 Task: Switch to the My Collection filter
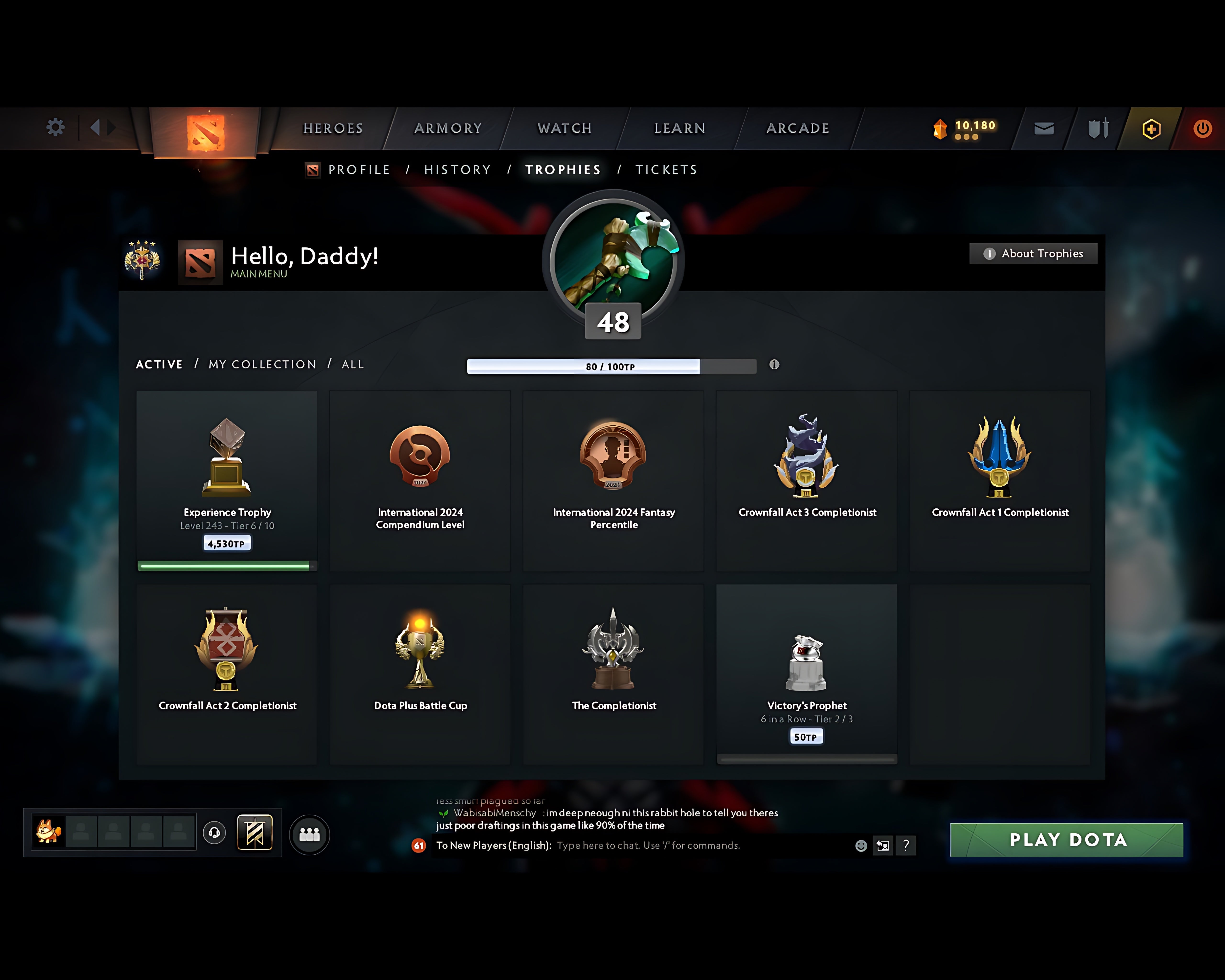(262, 364)
